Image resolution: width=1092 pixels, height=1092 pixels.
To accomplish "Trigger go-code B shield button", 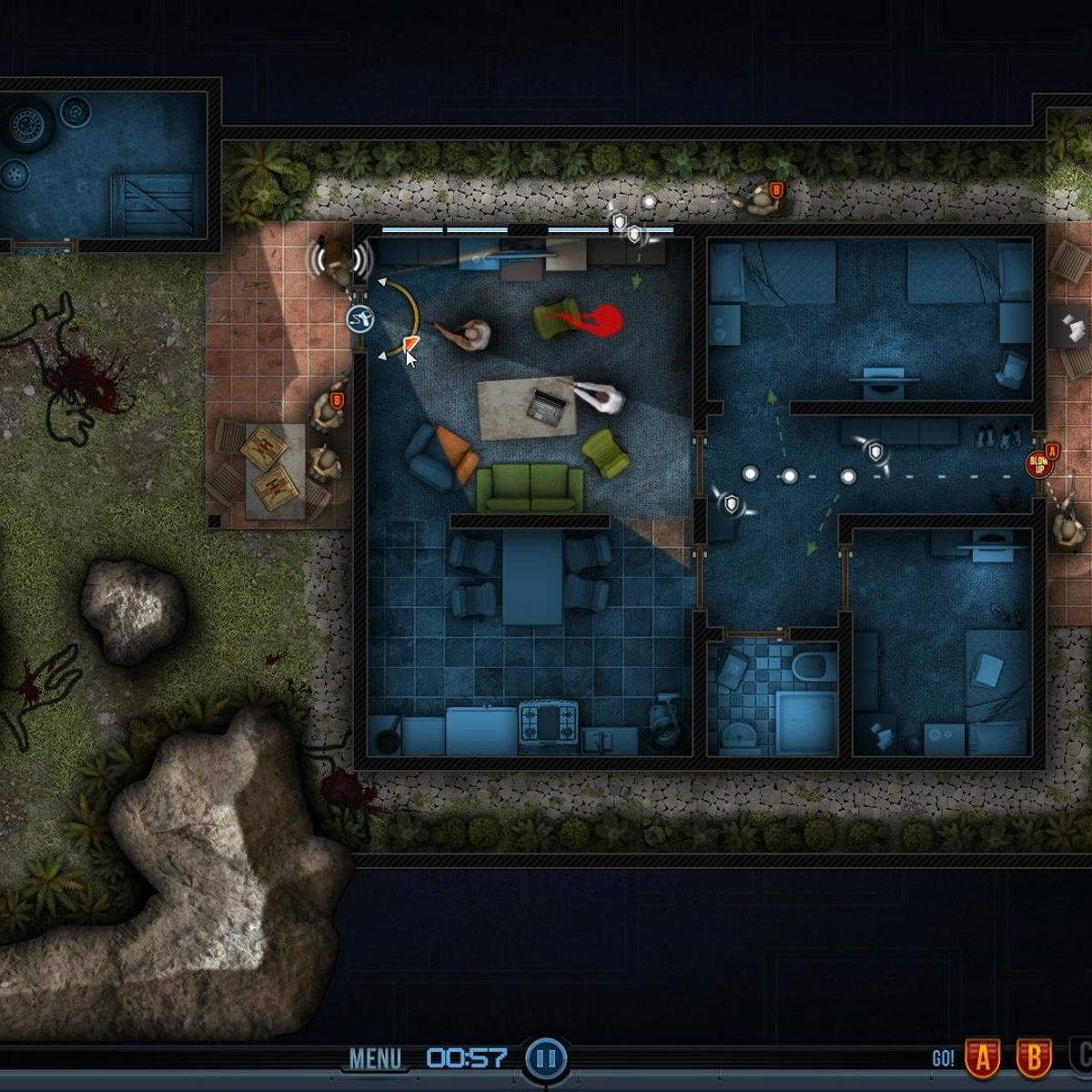I will point(1033,1058).
